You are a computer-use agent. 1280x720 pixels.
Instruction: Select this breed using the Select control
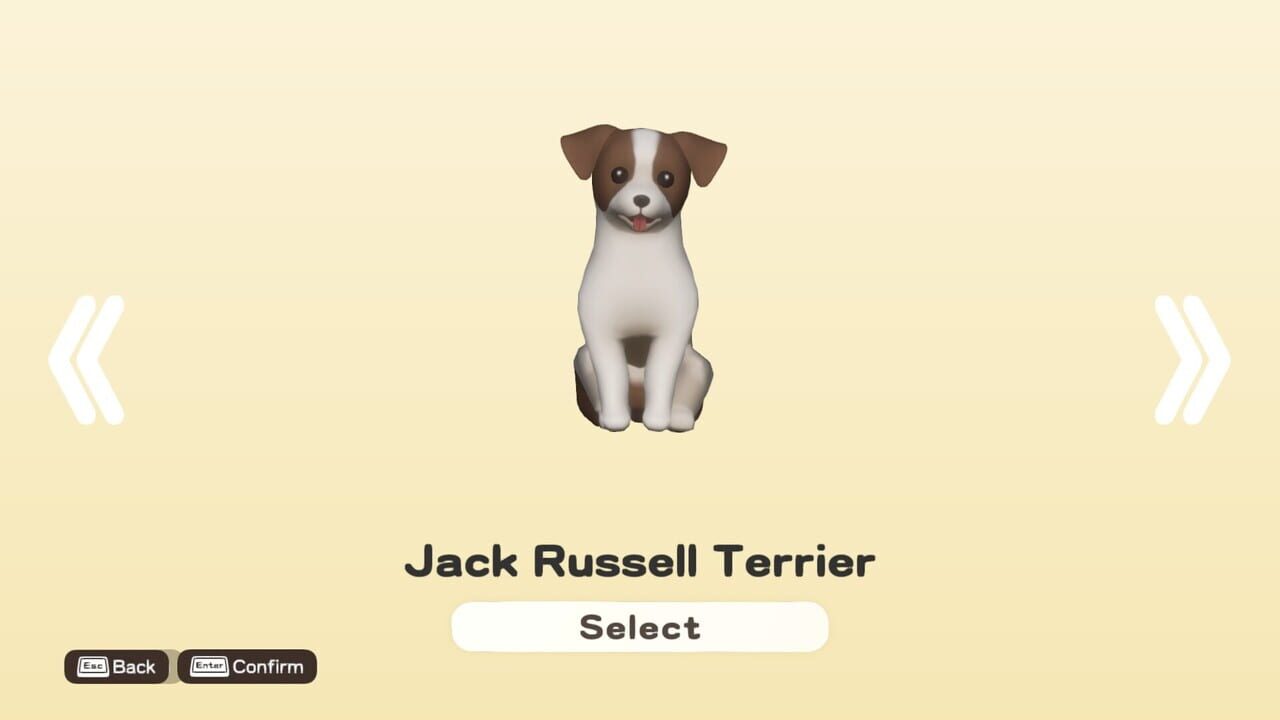point(639,626)
